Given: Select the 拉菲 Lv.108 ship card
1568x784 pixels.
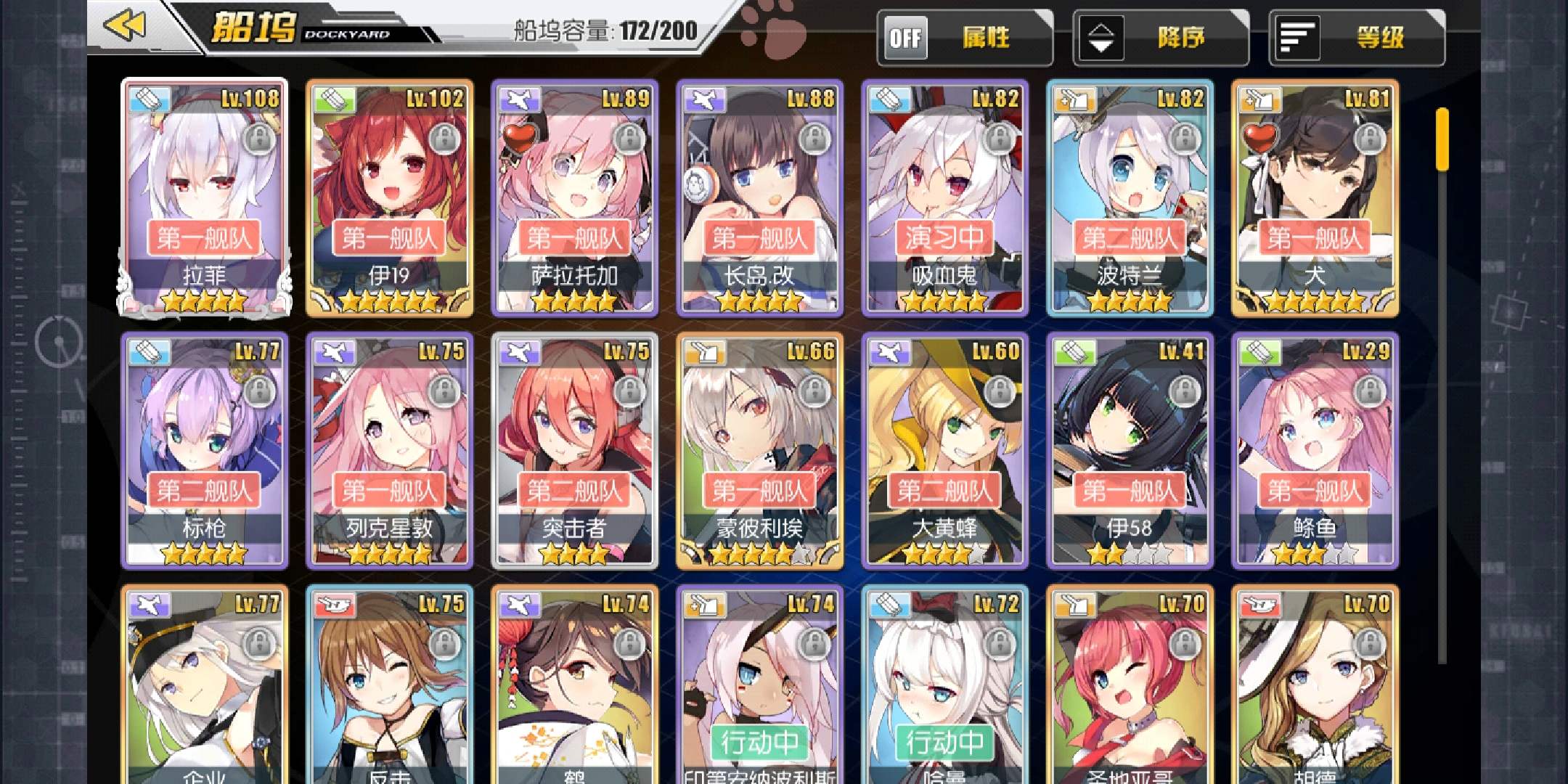Looking at the screenshot, I should pos(205,197).
